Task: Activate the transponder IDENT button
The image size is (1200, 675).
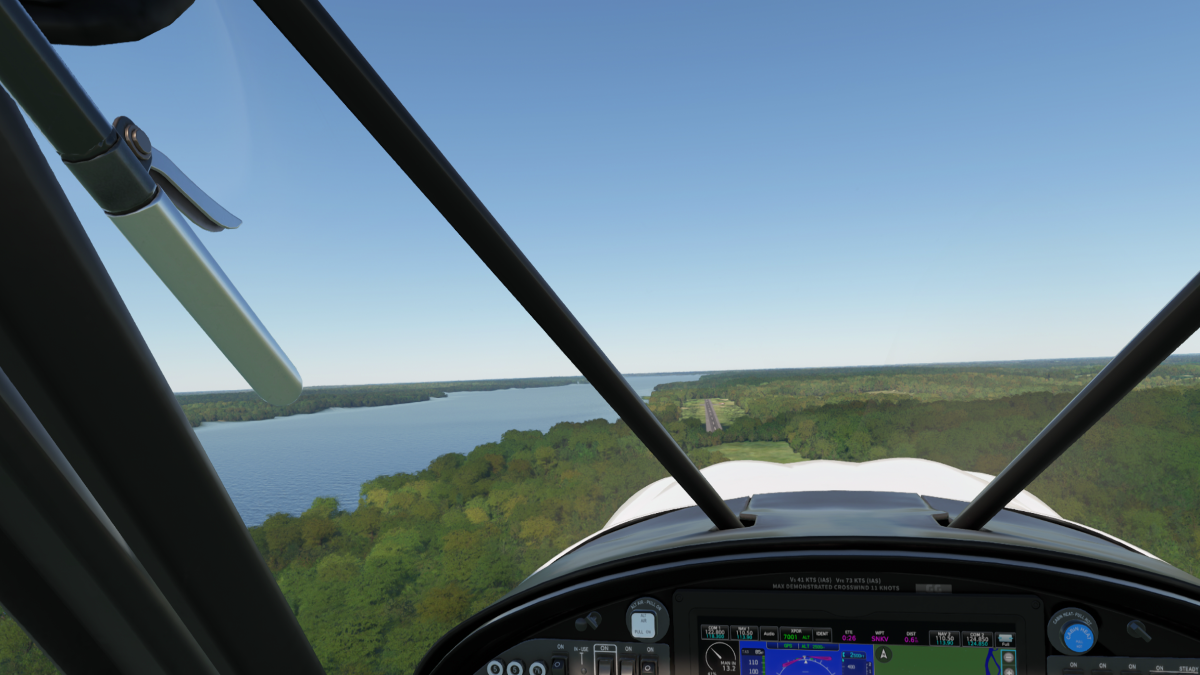Action: point(822,633)
